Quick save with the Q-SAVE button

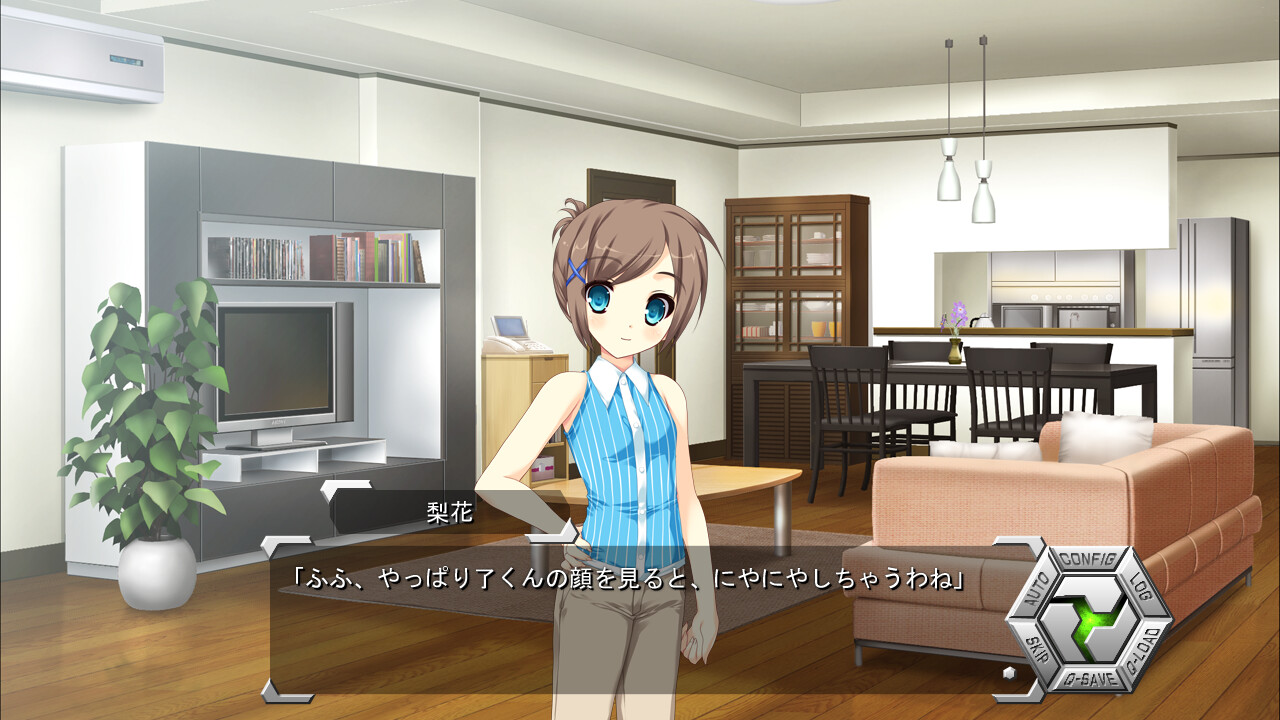pos(1088,680)
